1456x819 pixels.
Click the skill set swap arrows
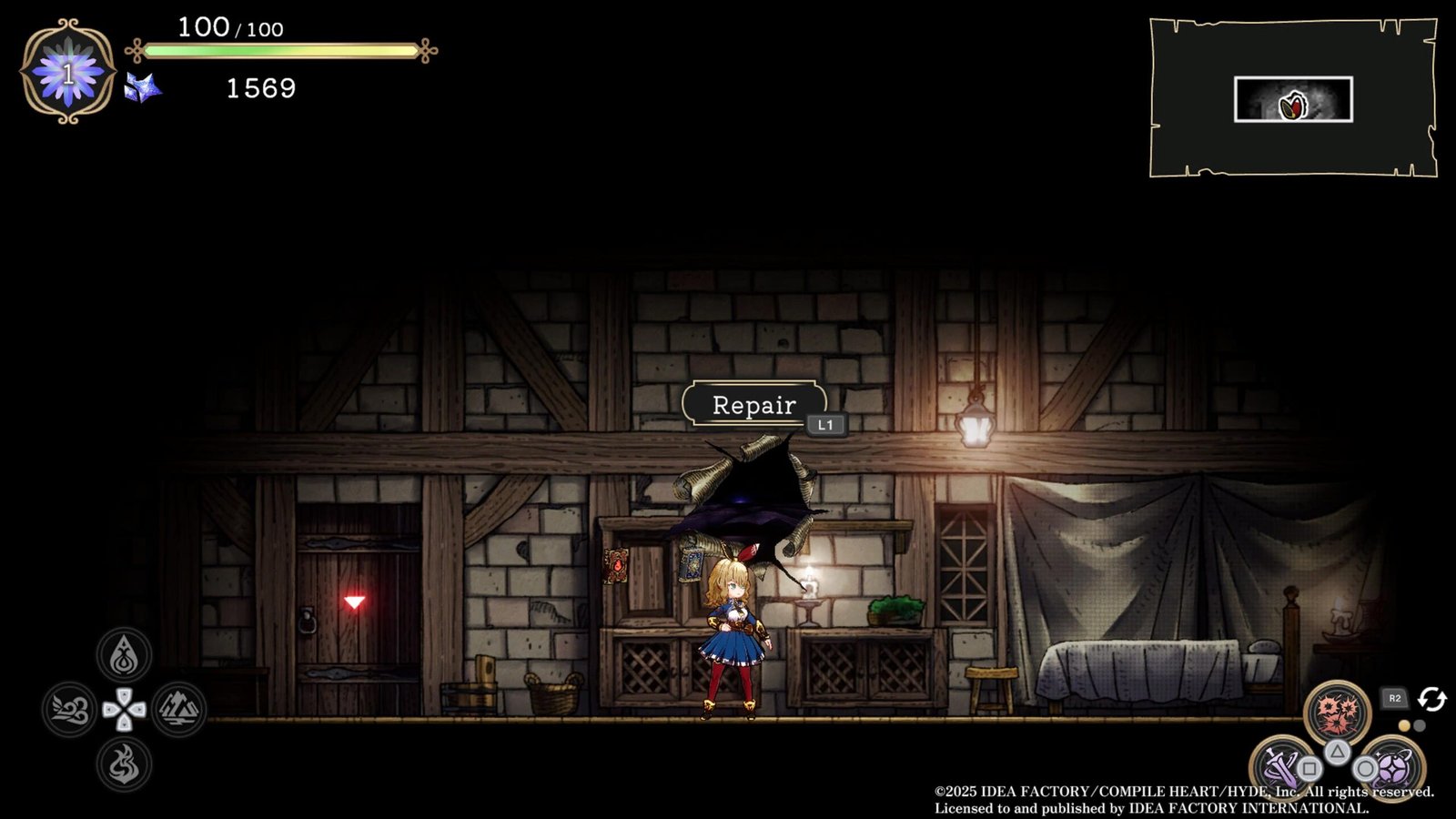click(x=1432, y=699)
